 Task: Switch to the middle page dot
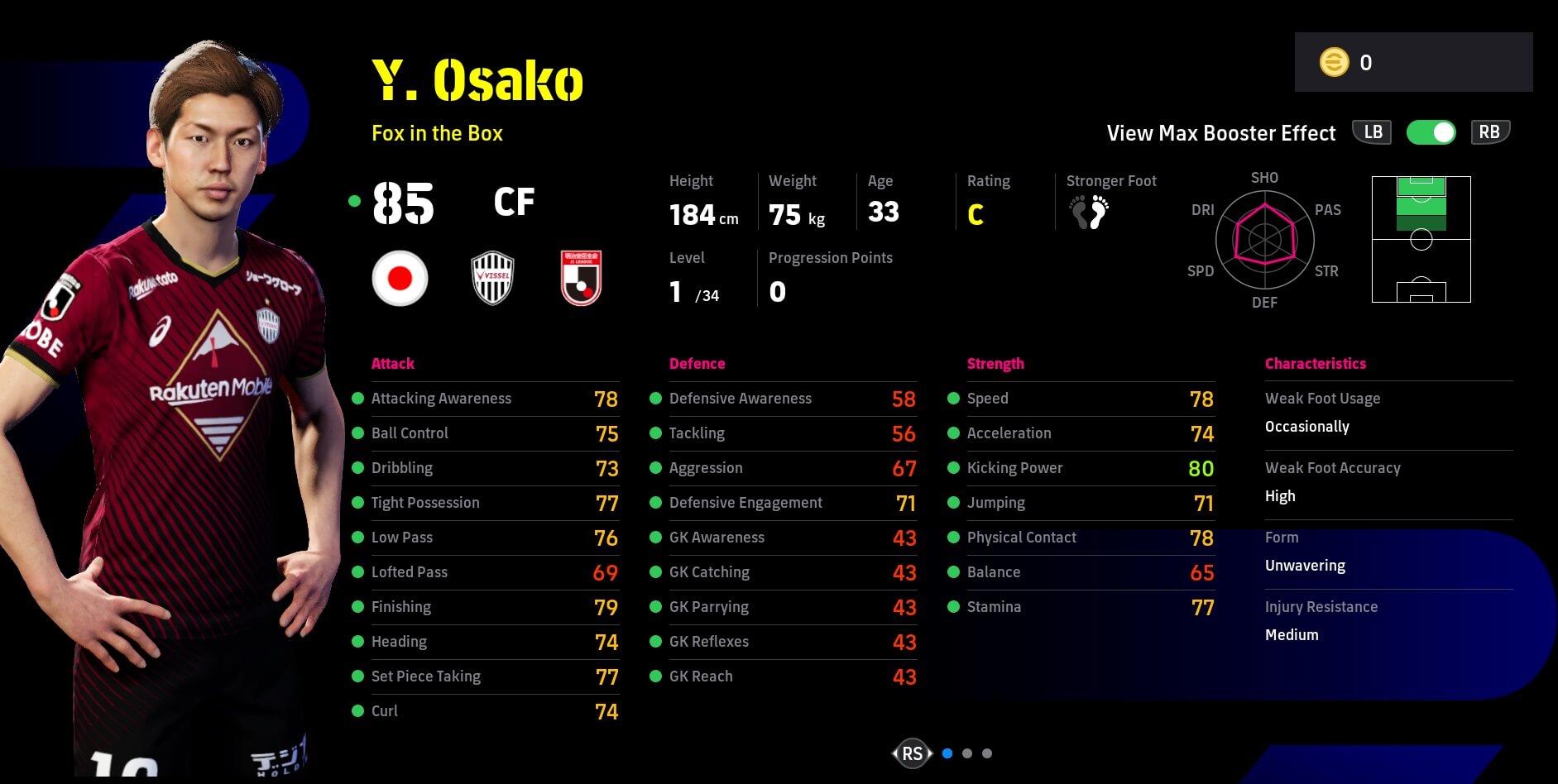point(967,753)
